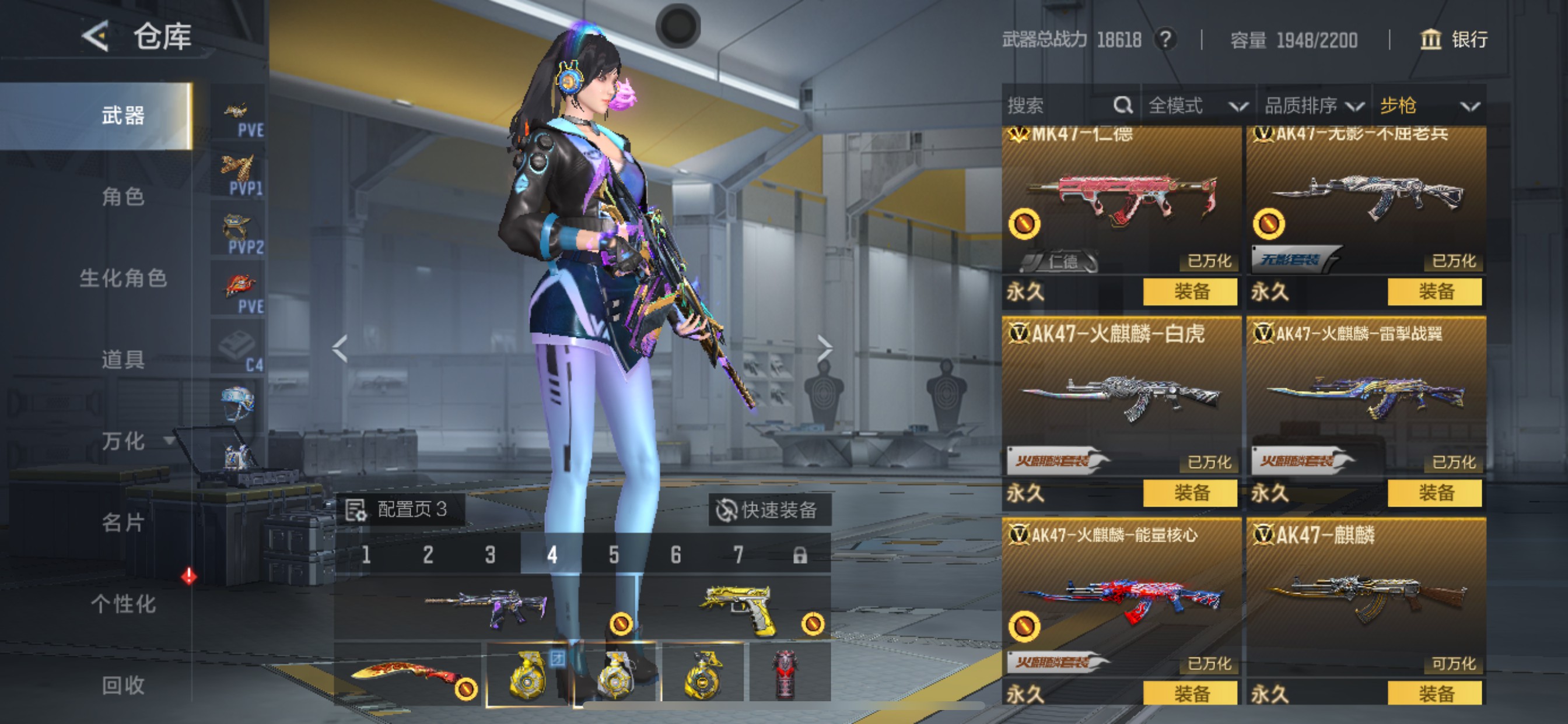Go back using the arrow beside 仓库
1568x724 pixels.
96,37
